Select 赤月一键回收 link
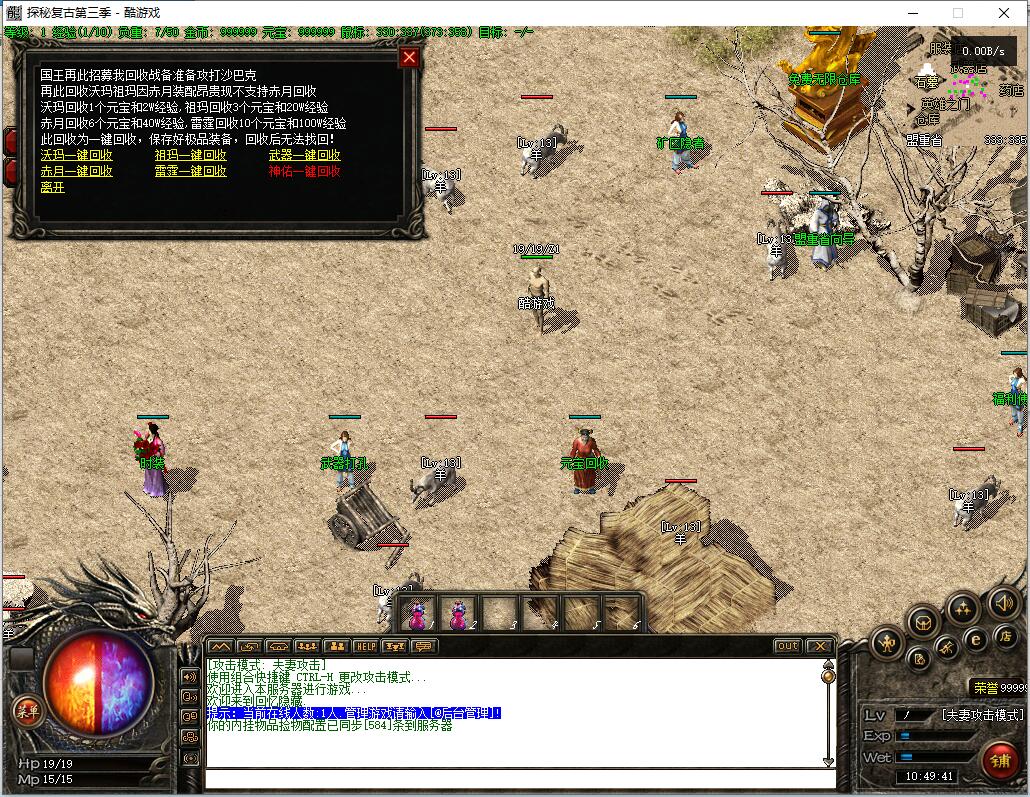Screen dimensions: 1030x797 click(x=76, y=171)
